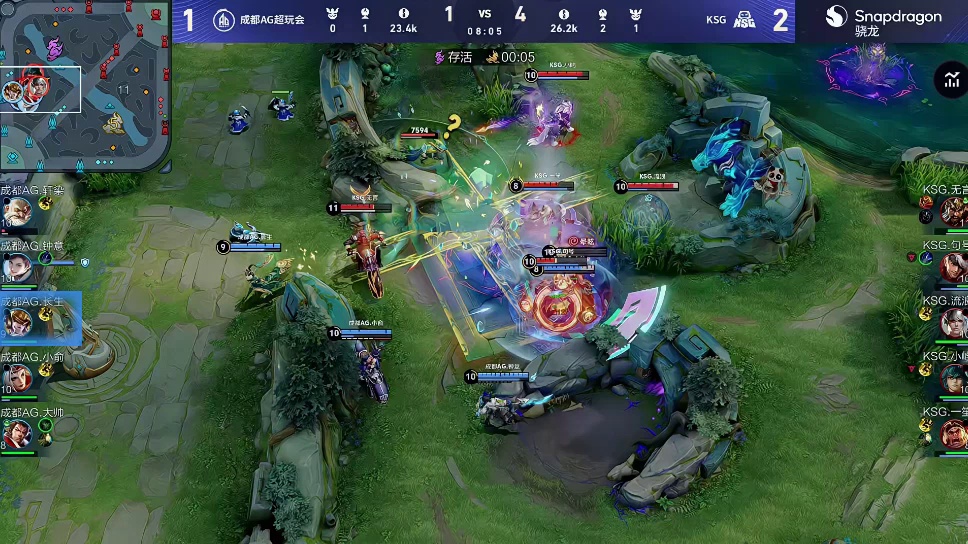
Task: View KSG.流浪's hero portrait
Action: point(952,322)
